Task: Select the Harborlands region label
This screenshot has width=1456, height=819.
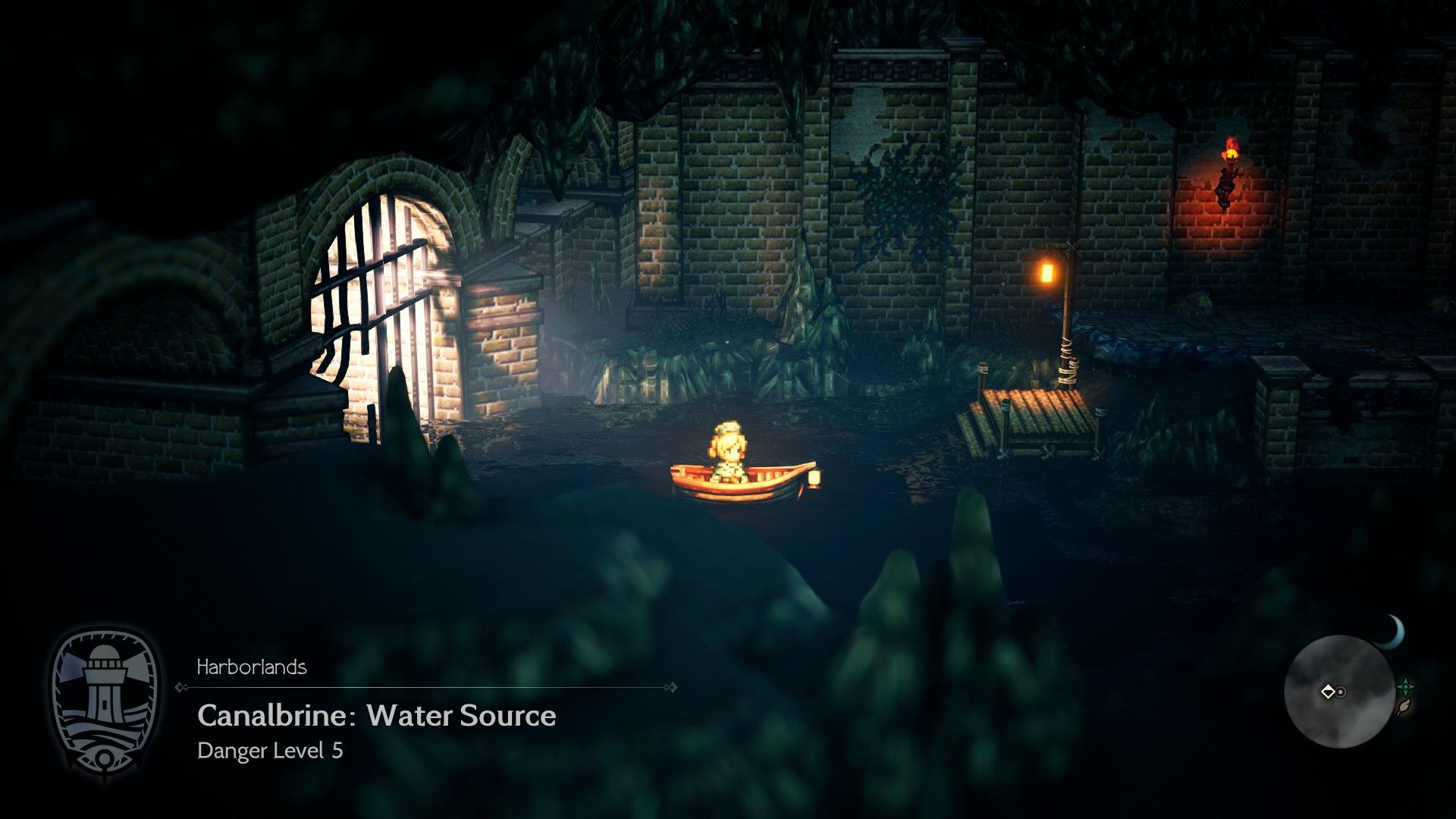Action: point(252,668)
